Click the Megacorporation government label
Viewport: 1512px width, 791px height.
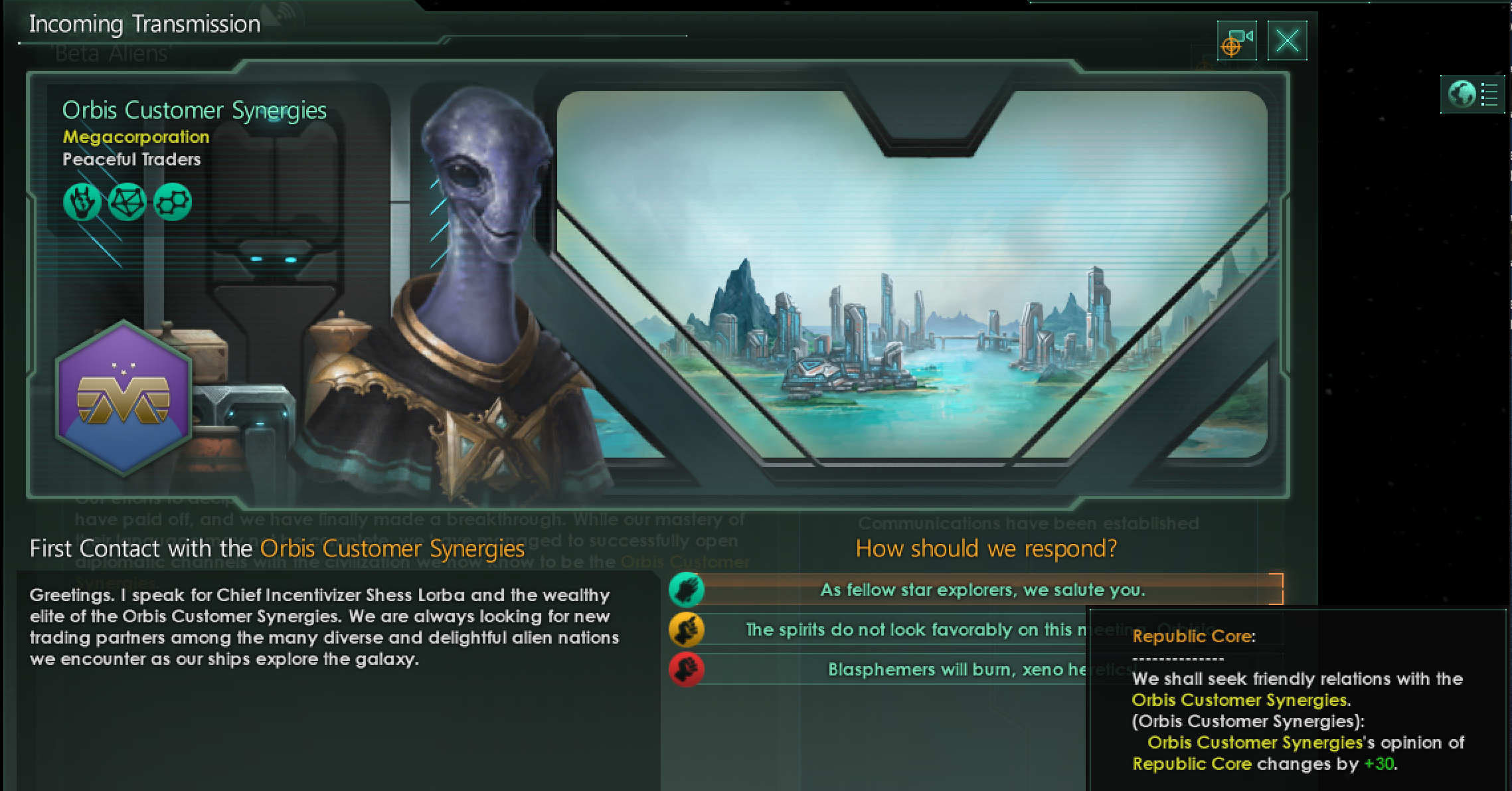(135, 137)
